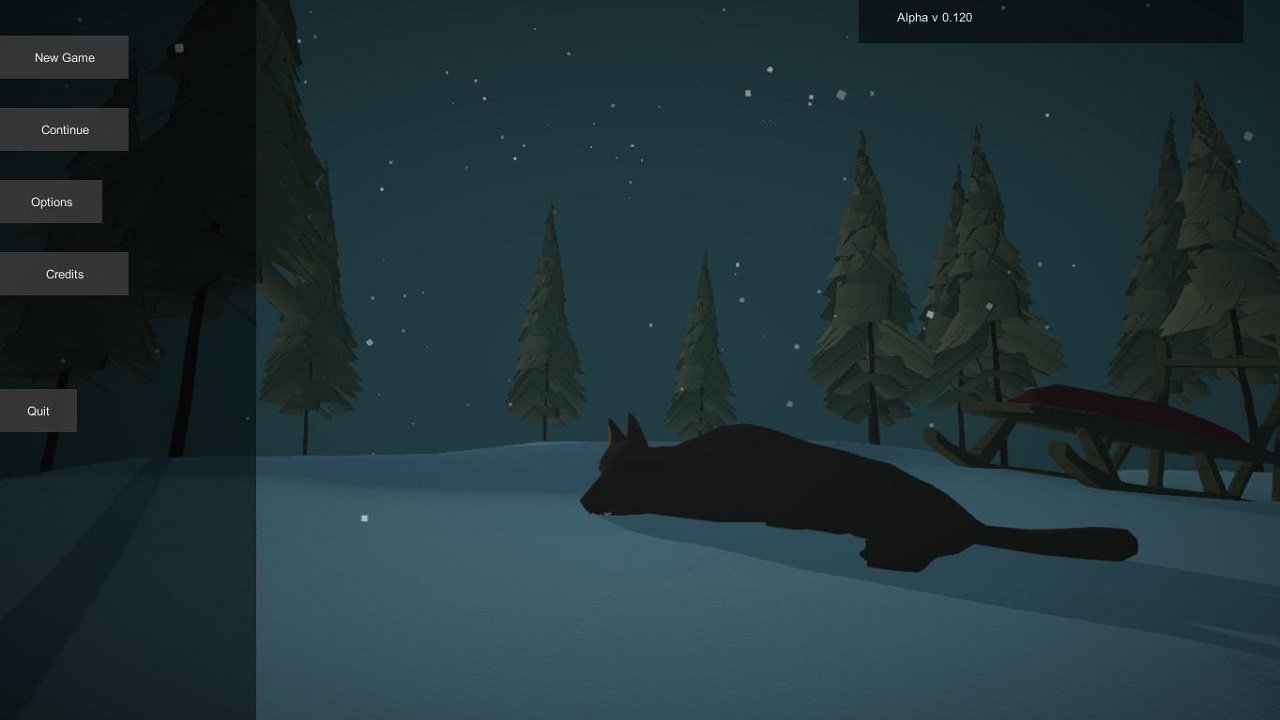View the Credits screen
Screen dimensions: 1280x720
tap(64, 273)
